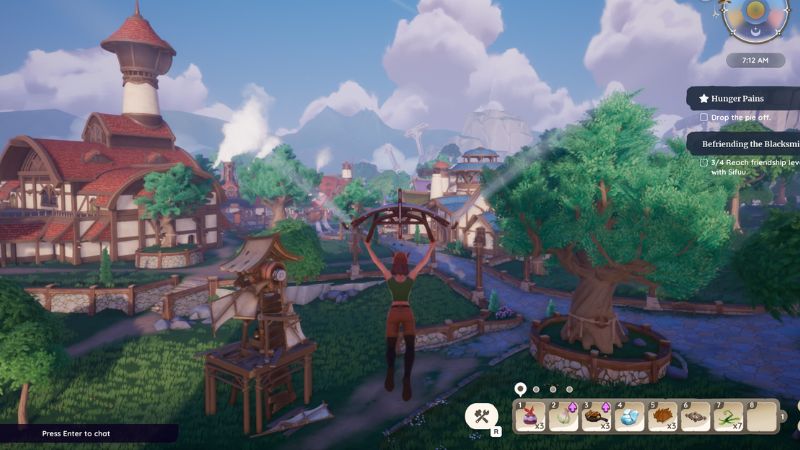Image resolution: width=800 pixels, height=450 pixels.
Task: Pick the brown wood bundle in slot 5
Action: [x=663, y=416]
